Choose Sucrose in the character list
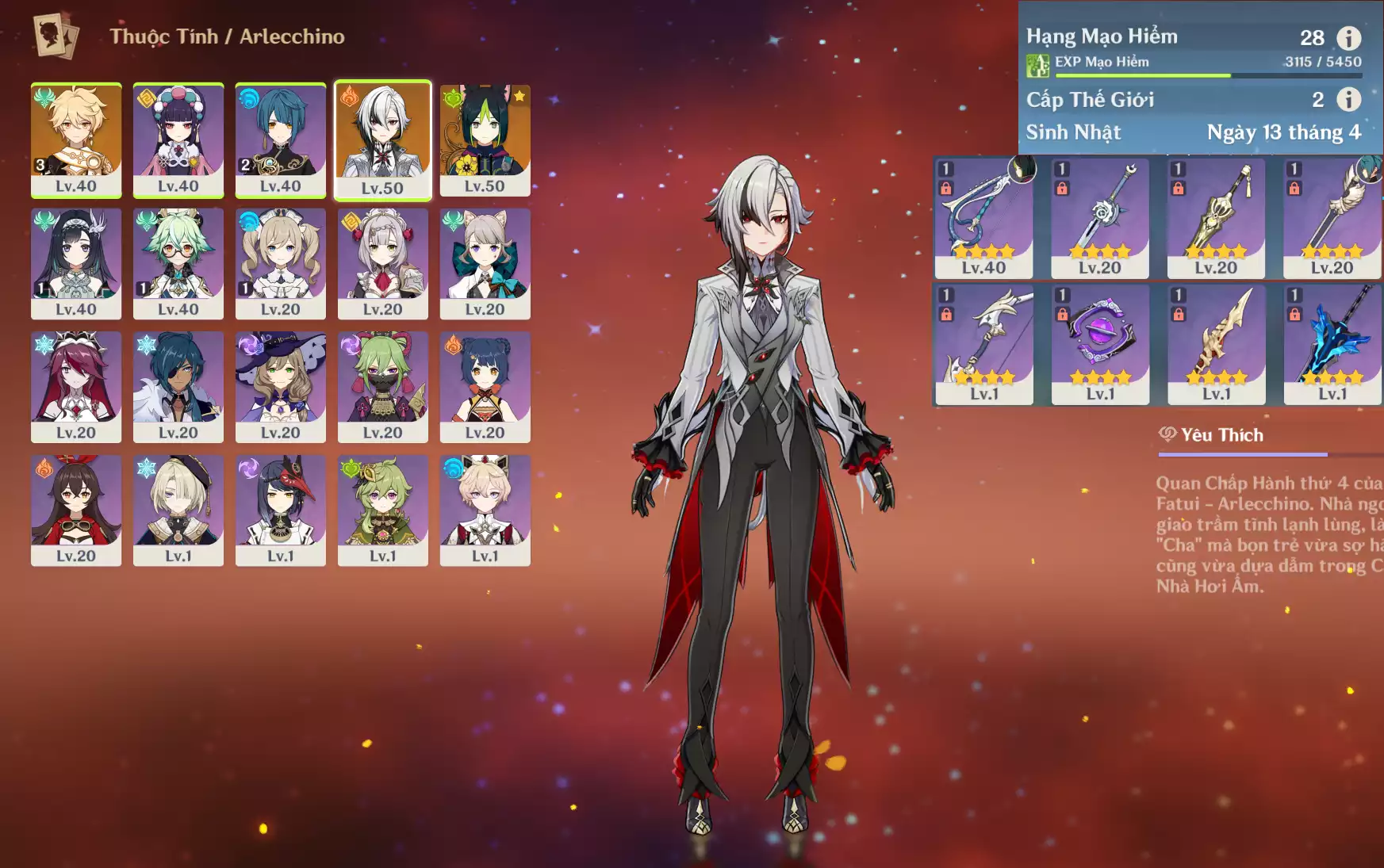Viewport: 1384px width, 868px height. pyautogui.click(x=178, y=263)
